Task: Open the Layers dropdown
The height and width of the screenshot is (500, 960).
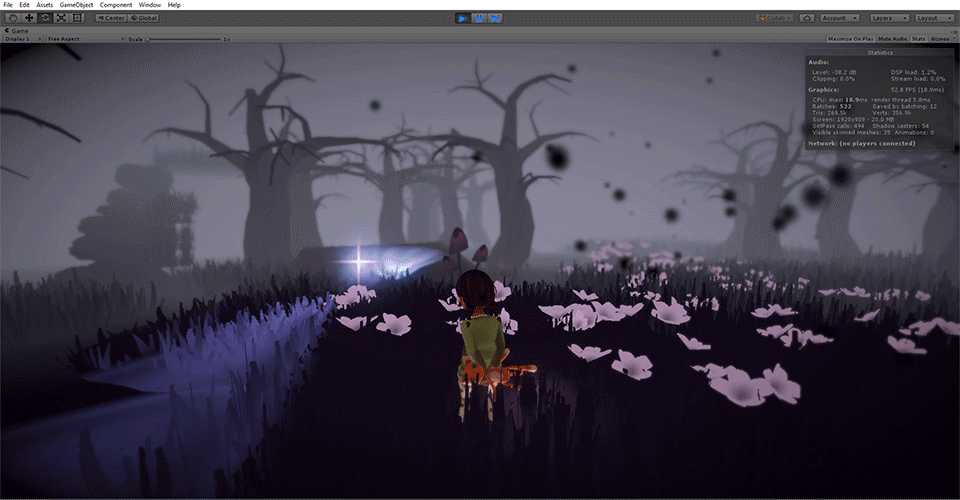Action: click(889, 18)
